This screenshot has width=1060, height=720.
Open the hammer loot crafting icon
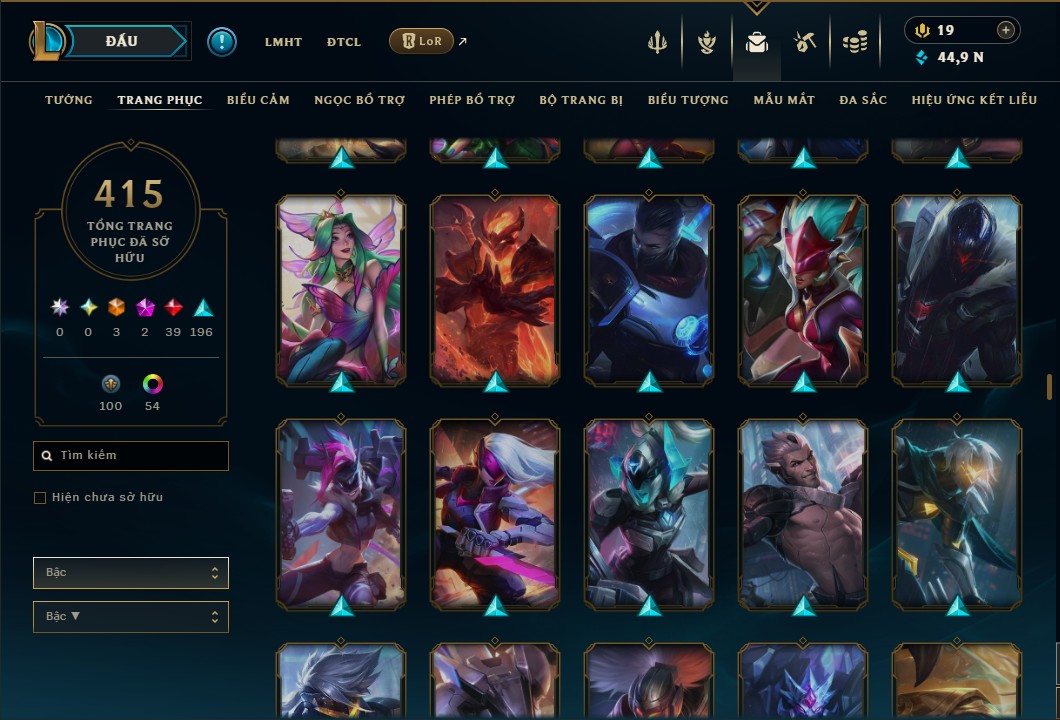pos(804,42)
